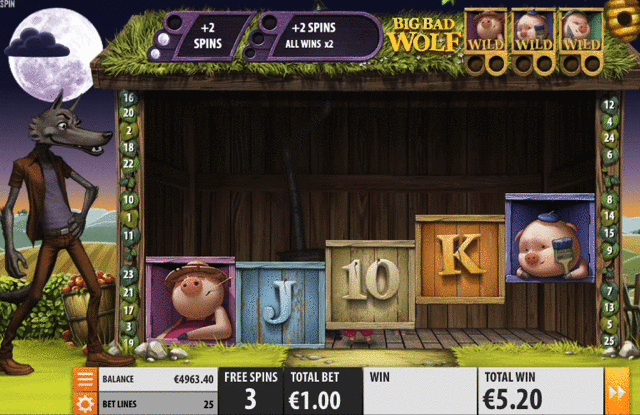This screenshot has width=640, height=415.
Task: Select payline number 16 marker
Action: click(x=128, y=98)
